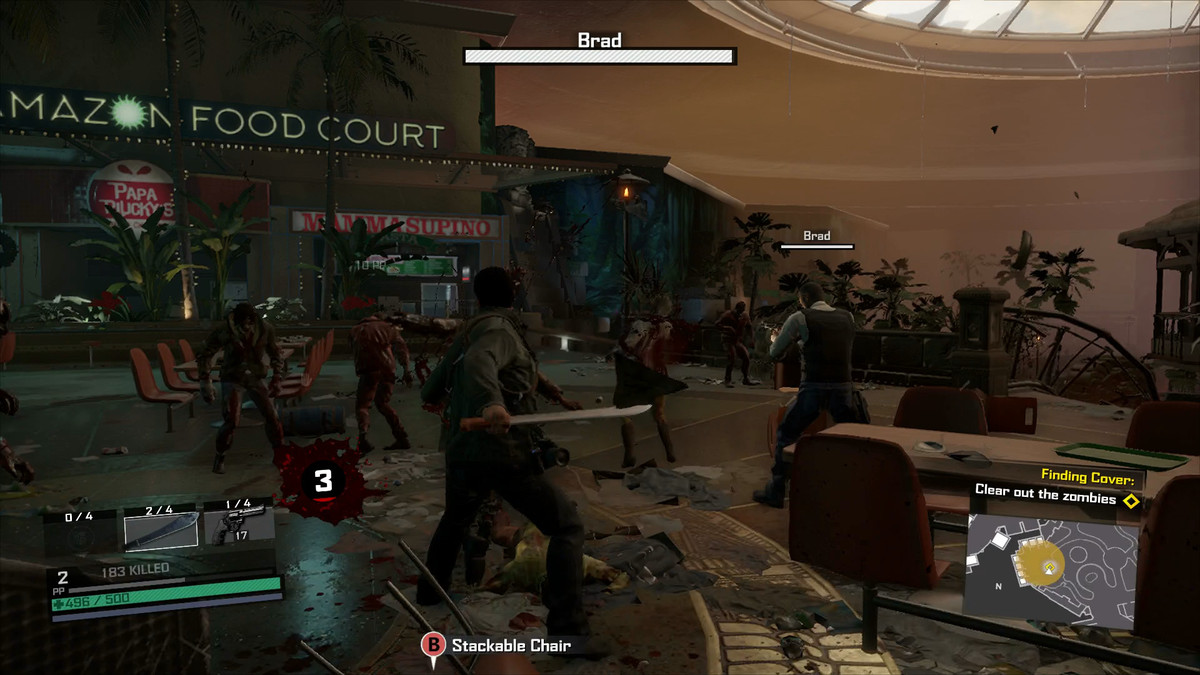The image size is (1200, 675).
Task: Select the machete weapon slot
Action: click(161, 528)
